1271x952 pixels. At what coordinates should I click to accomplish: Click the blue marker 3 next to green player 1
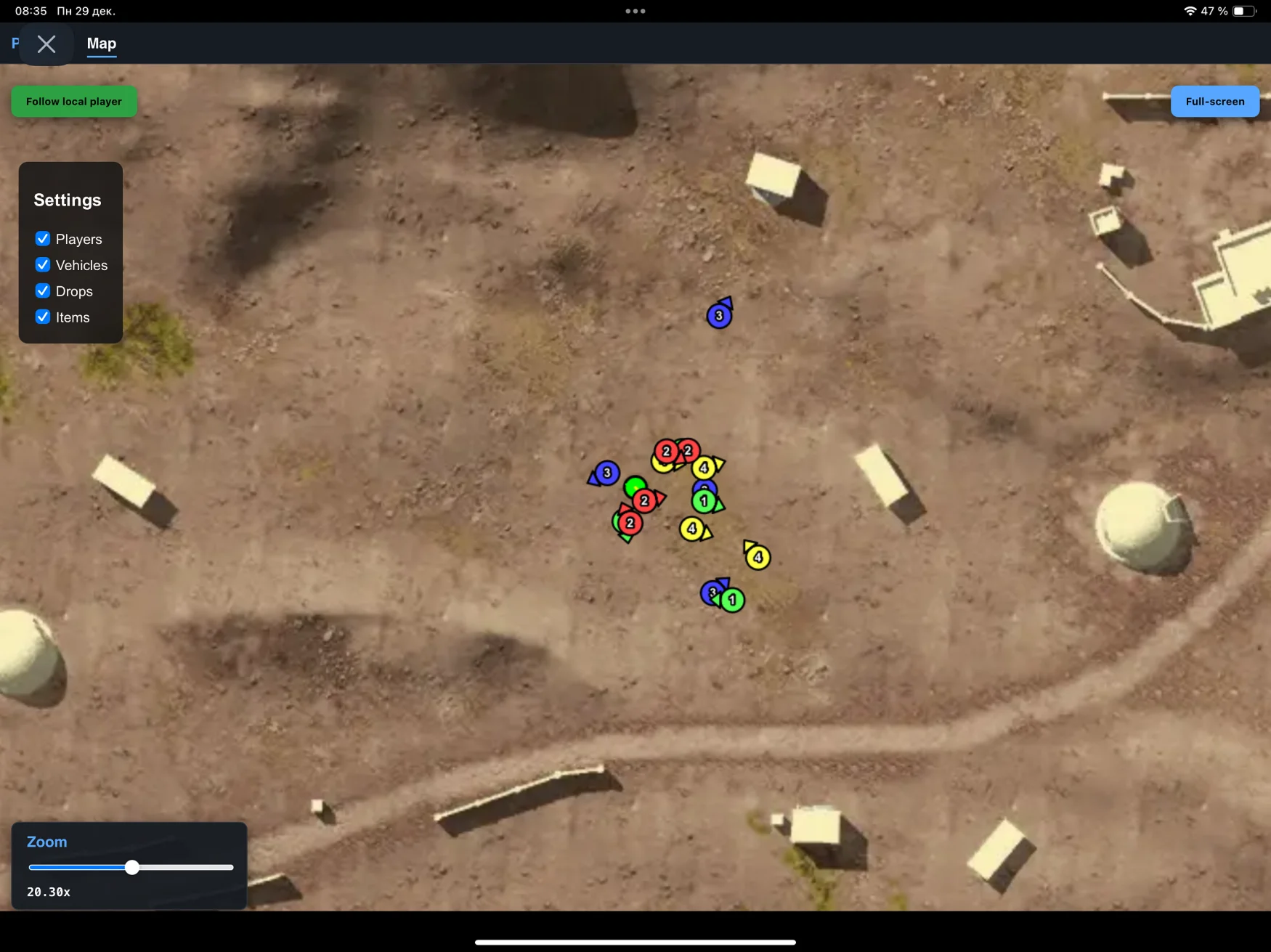(x=711, y=593)
